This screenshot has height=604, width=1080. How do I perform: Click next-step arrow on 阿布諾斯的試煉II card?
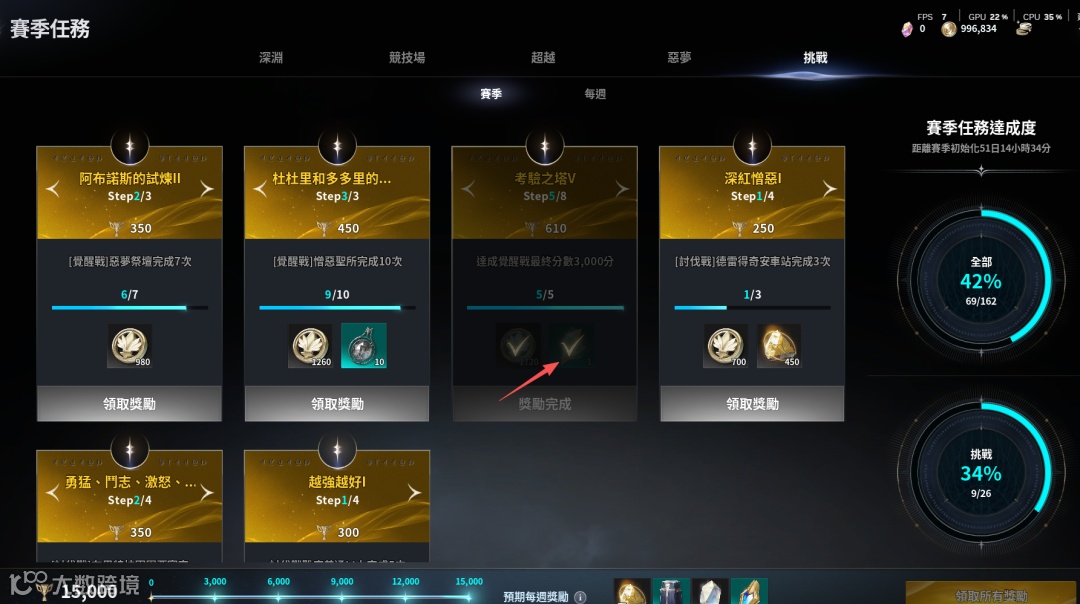click(x=207, y=188)
